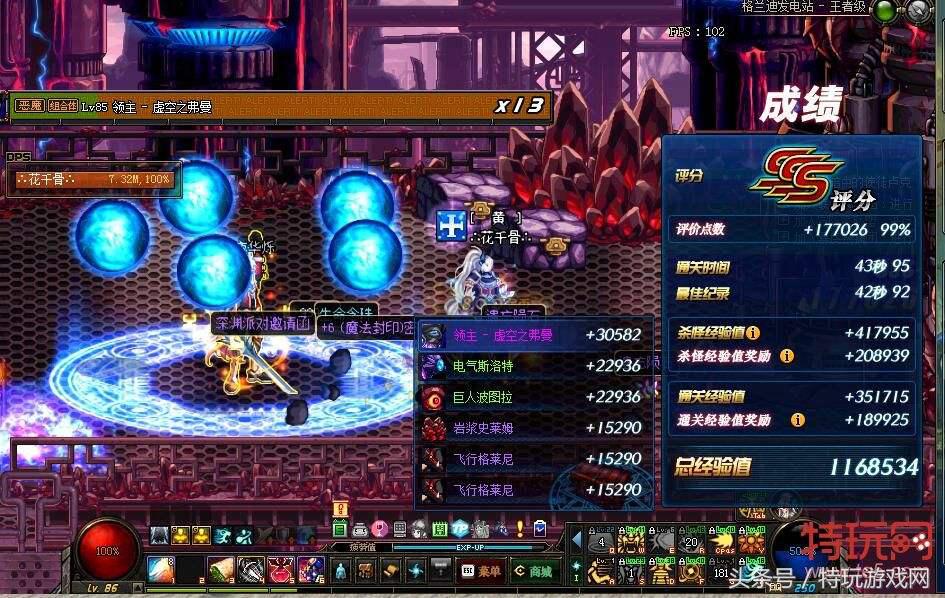This screenshot has width=945, height=598.
Task: Click the info icon beside 通关经验值奖励
Action: tap(797, 420)
